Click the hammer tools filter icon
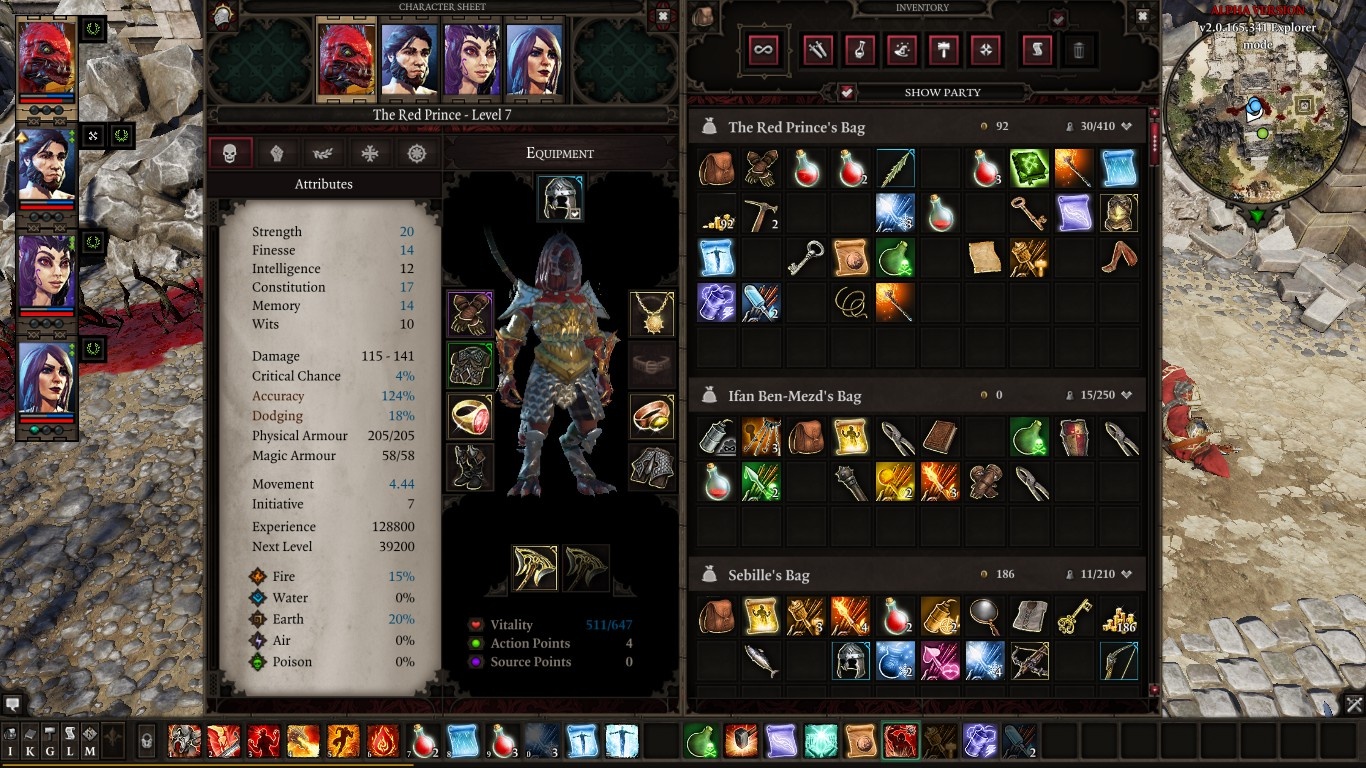This screenshot has height=768, width=1366. pos(943,50)
